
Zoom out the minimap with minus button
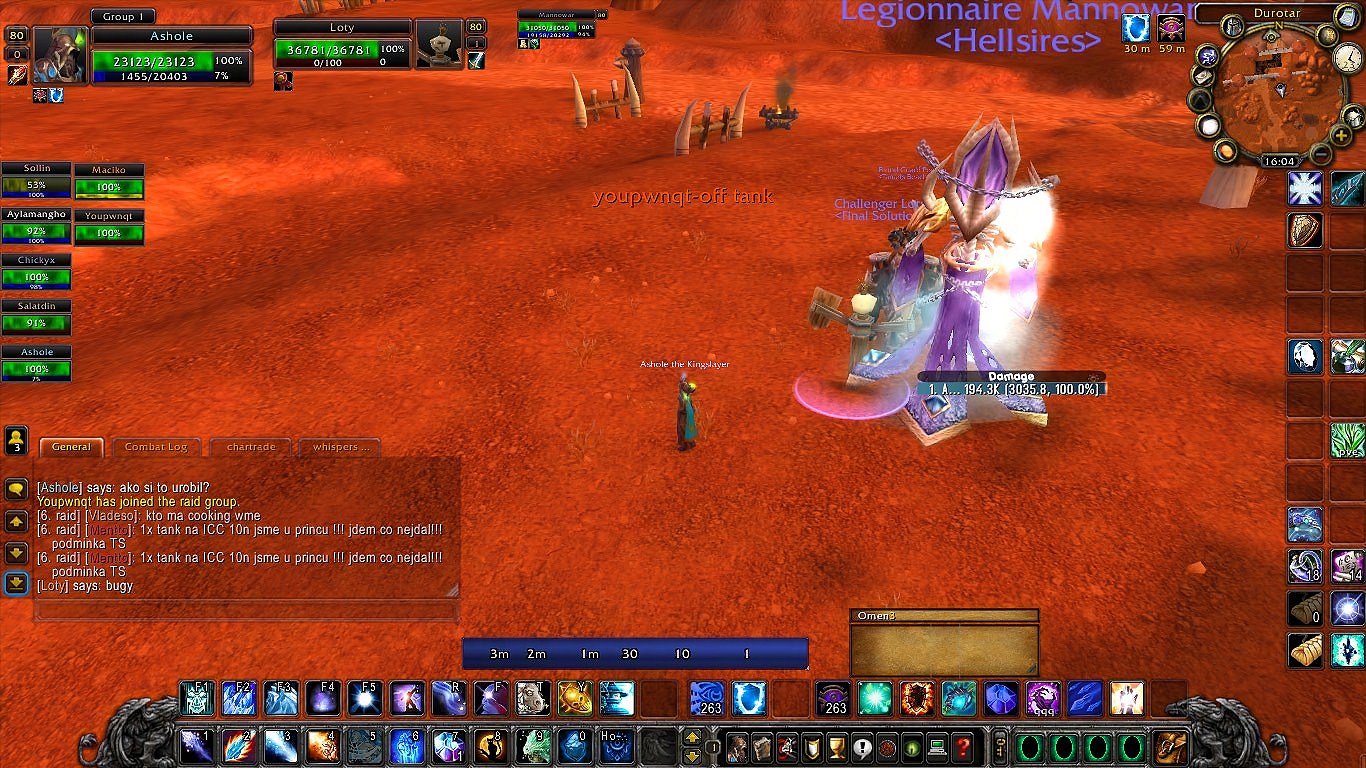click(x=1320, y=154)
